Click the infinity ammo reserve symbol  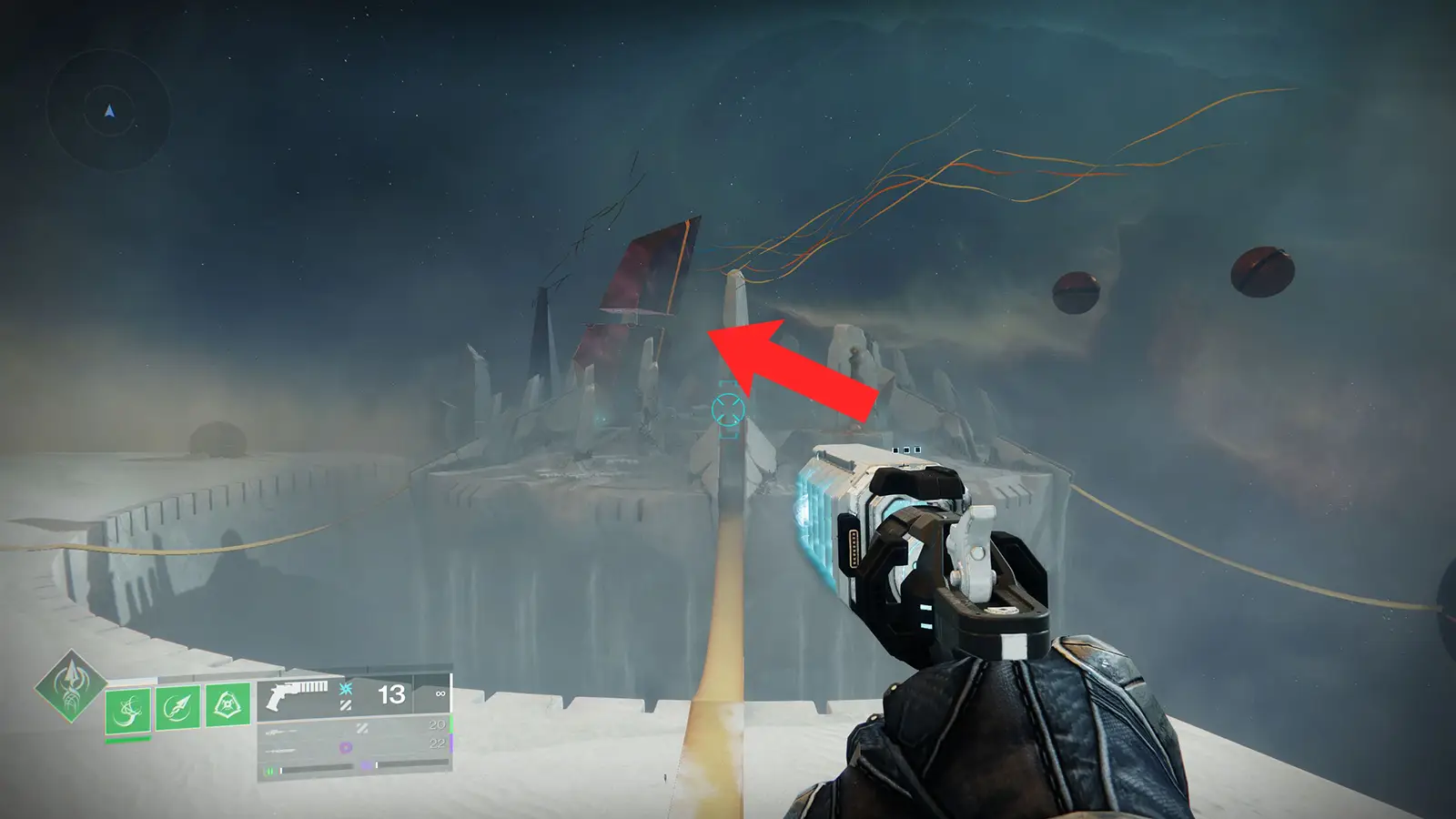coord(440,694)
